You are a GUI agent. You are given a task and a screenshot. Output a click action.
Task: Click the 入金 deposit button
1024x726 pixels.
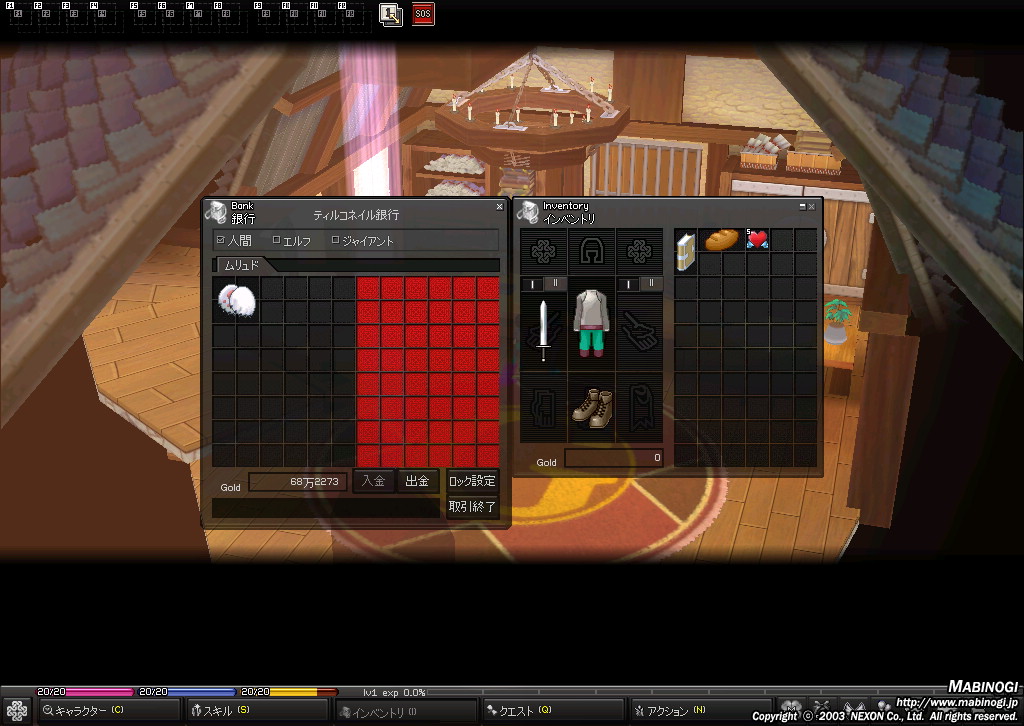coord(373,481)
